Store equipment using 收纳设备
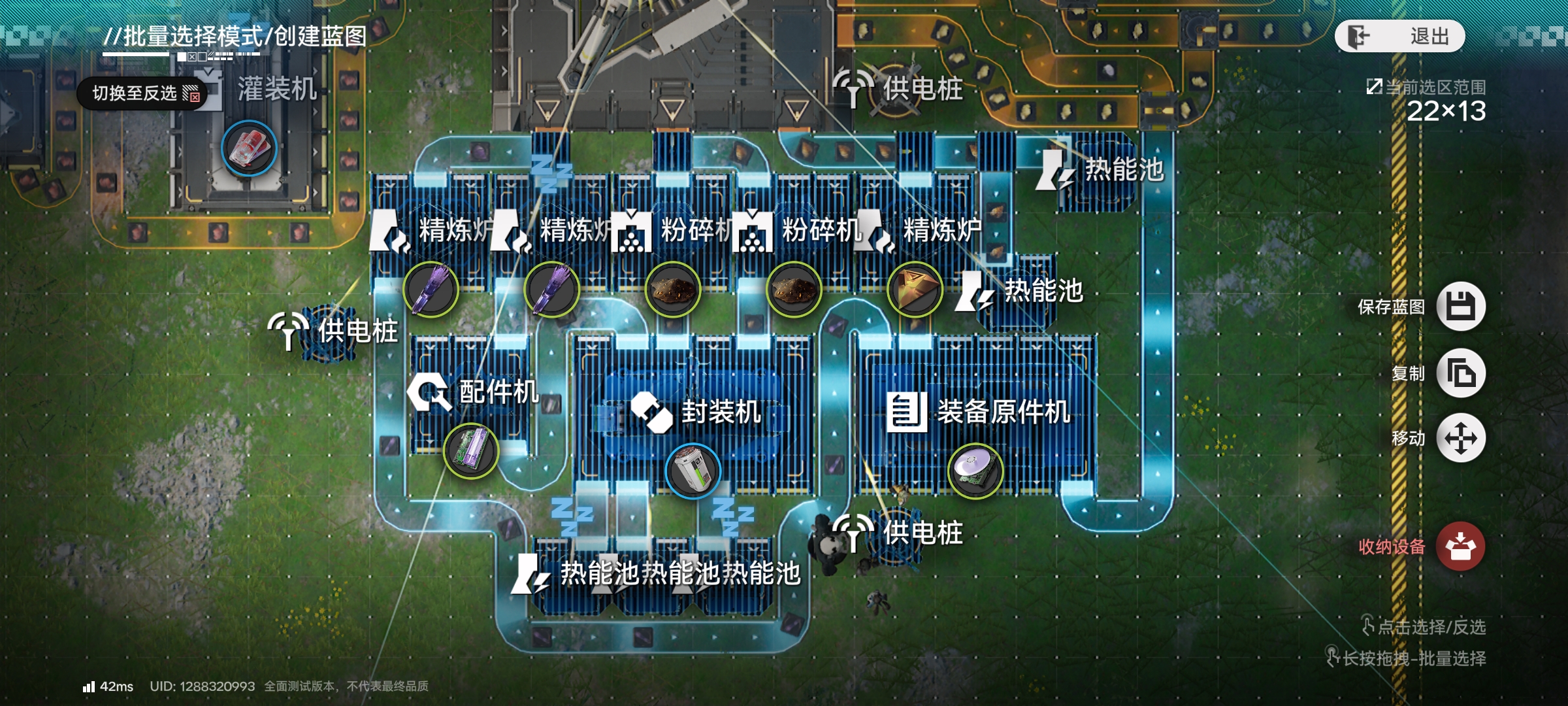Image resolution: width=1568 pixels, height=706 pixels. (1461, 546)
